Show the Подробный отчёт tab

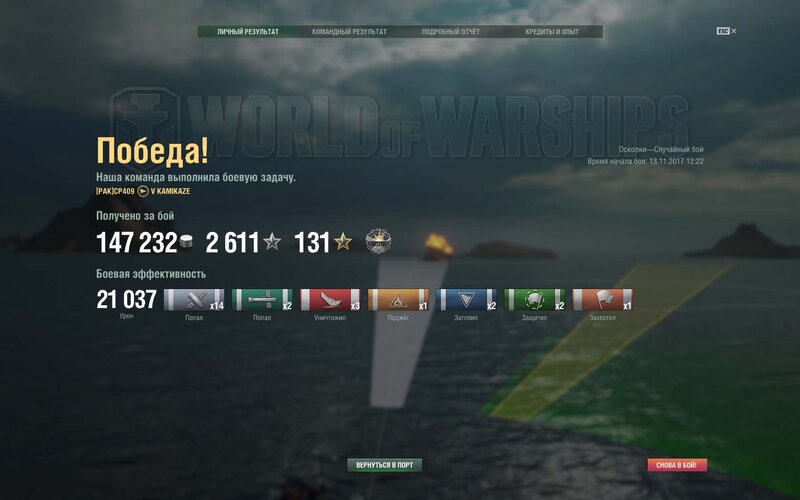451,32
